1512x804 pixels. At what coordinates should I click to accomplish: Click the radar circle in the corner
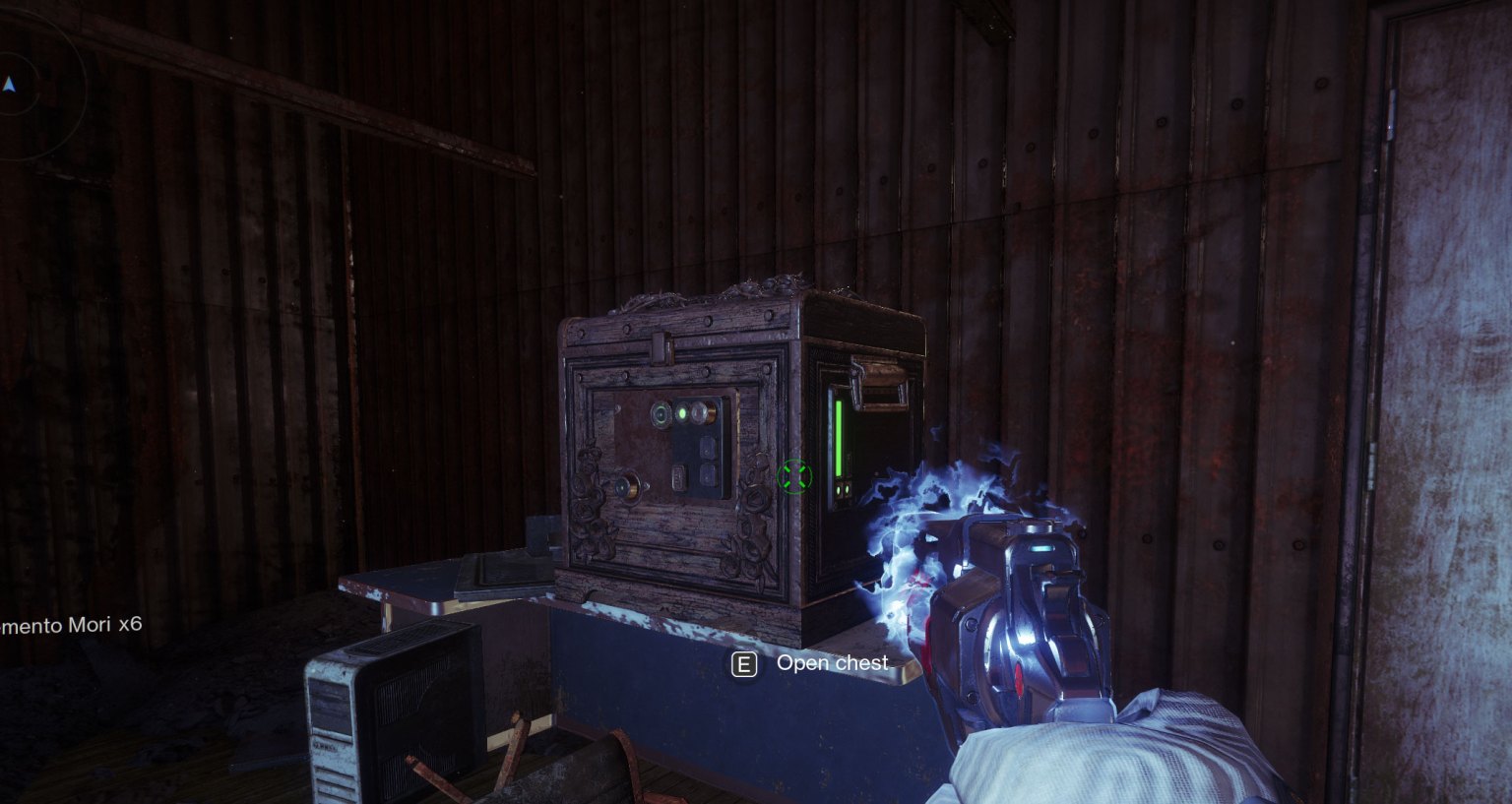pos(30,84)
